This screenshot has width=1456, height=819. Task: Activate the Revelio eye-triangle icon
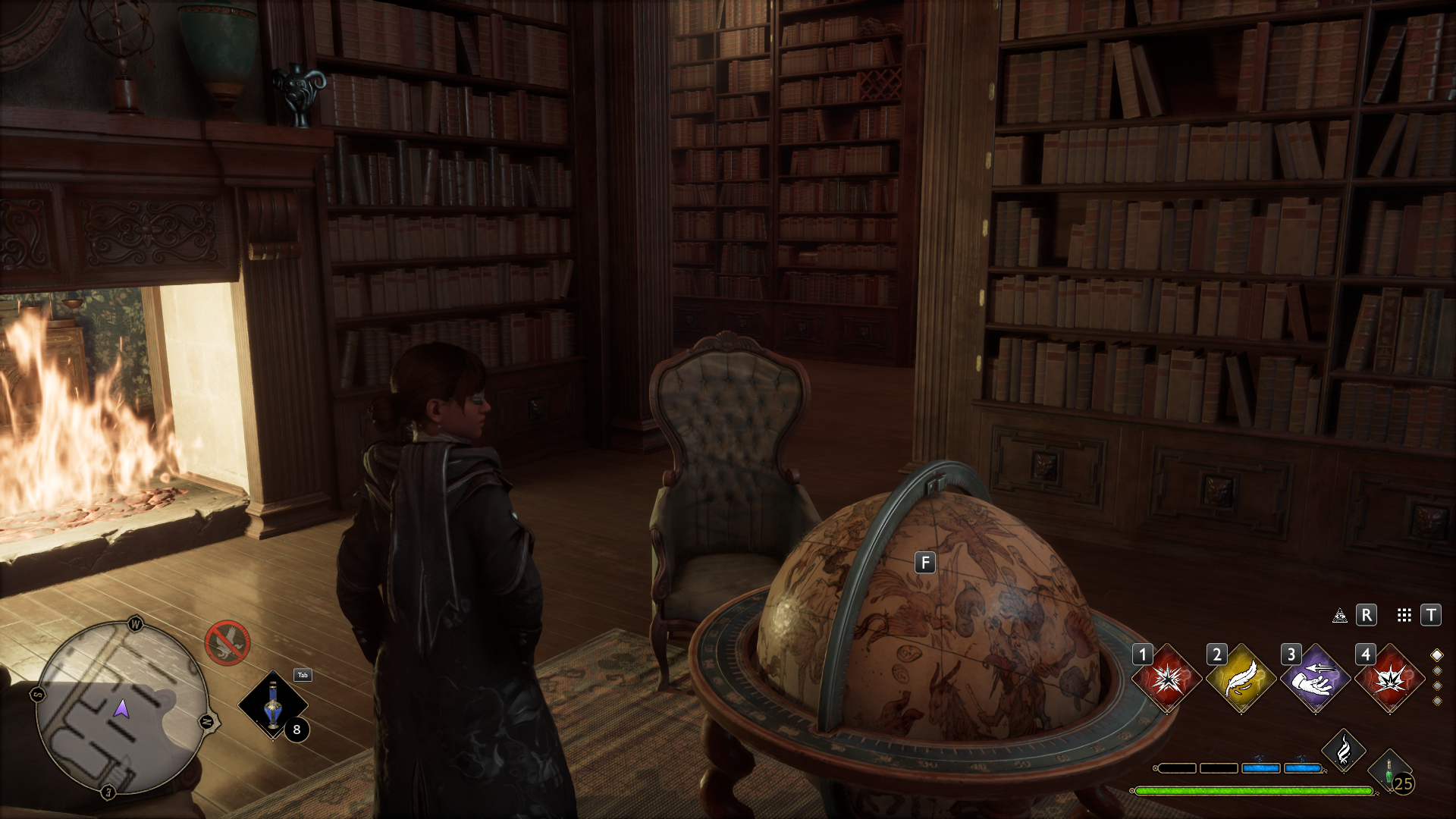[x=1340, y=616]
